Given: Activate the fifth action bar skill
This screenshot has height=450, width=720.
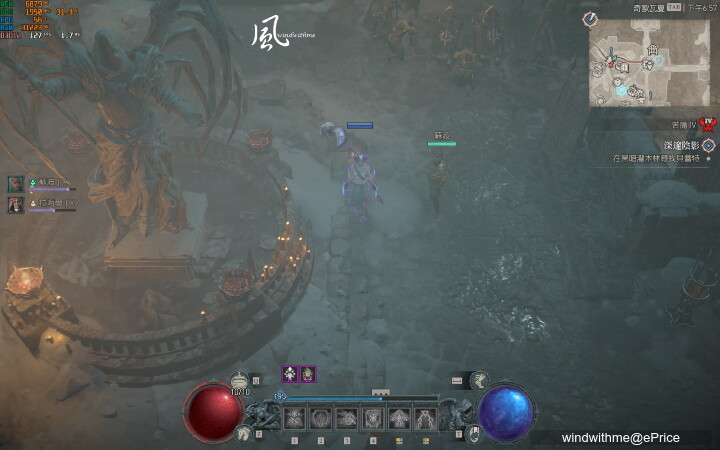Looking at the screenshot, I should [x=399, y=418].
